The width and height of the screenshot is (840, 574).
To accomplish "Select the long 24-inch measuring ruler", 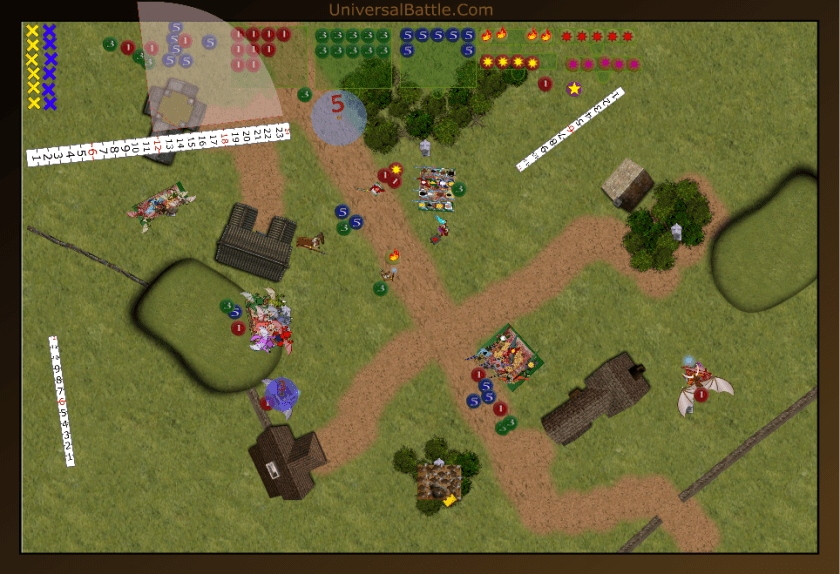I will 158,144.
